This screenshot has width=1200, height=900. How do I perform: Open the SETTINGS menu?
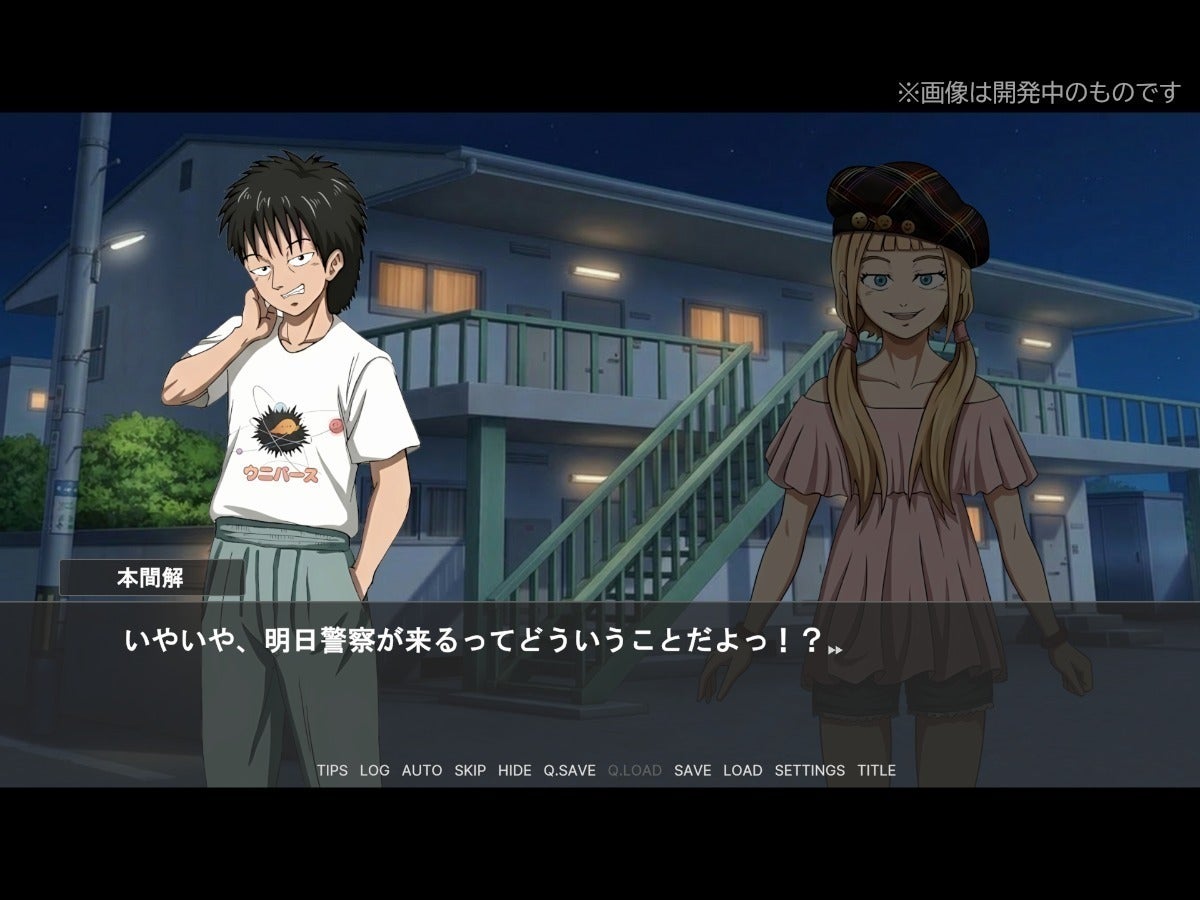click(809, 771)
